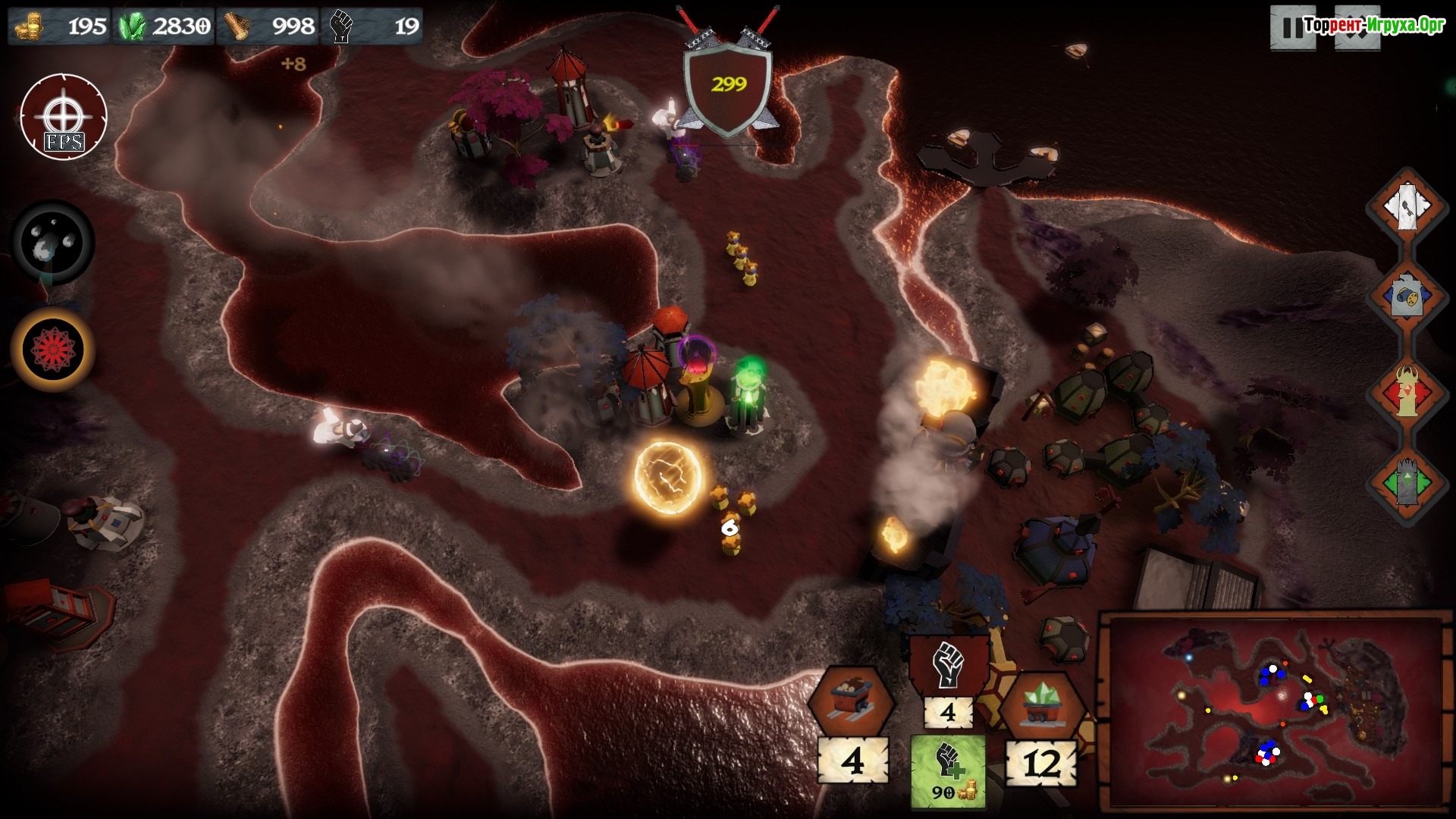Buy a worker for 90 gold
1456x819 pixels.
coord(948,771)
